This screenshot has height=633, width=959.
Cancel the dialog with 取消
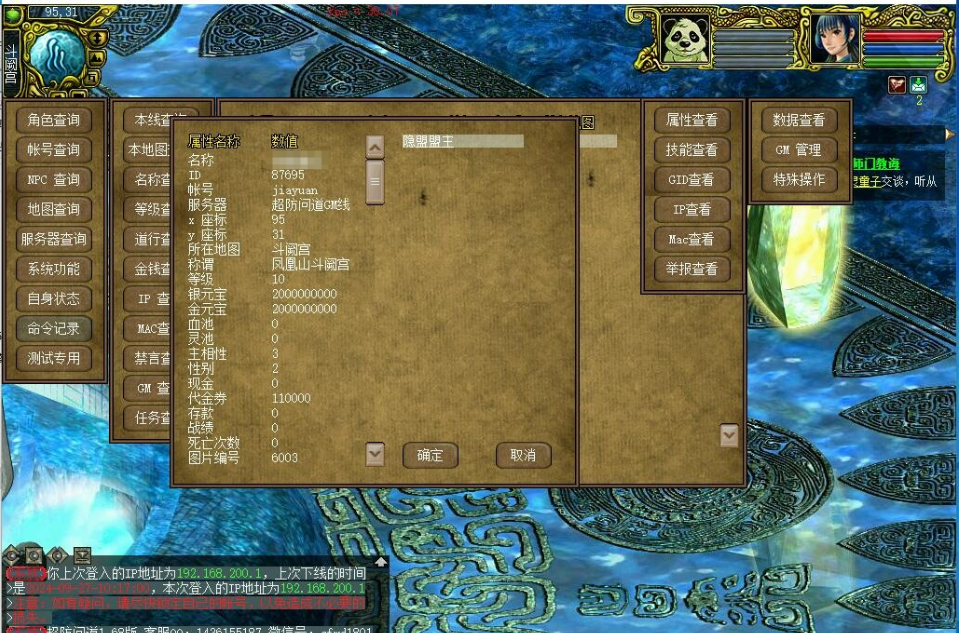coord(523,455)
